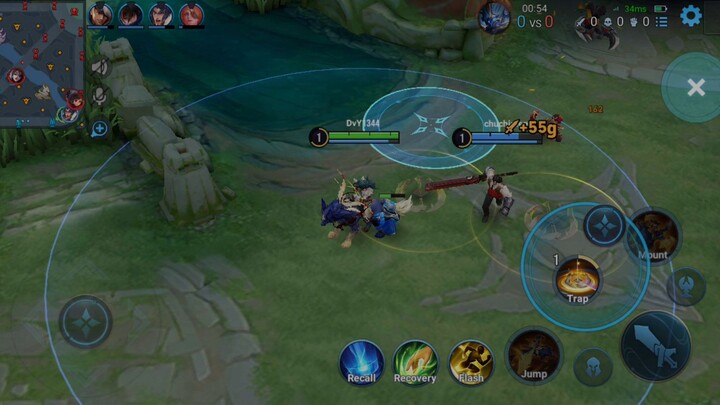Open the minimap
Screen dimensions: 720x405
[43, 62]
